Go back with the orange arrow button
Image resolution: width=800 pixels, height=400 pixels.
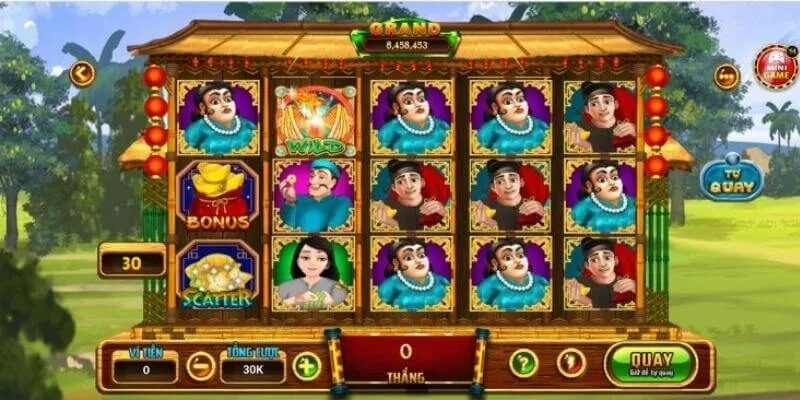tap(81, 73)
